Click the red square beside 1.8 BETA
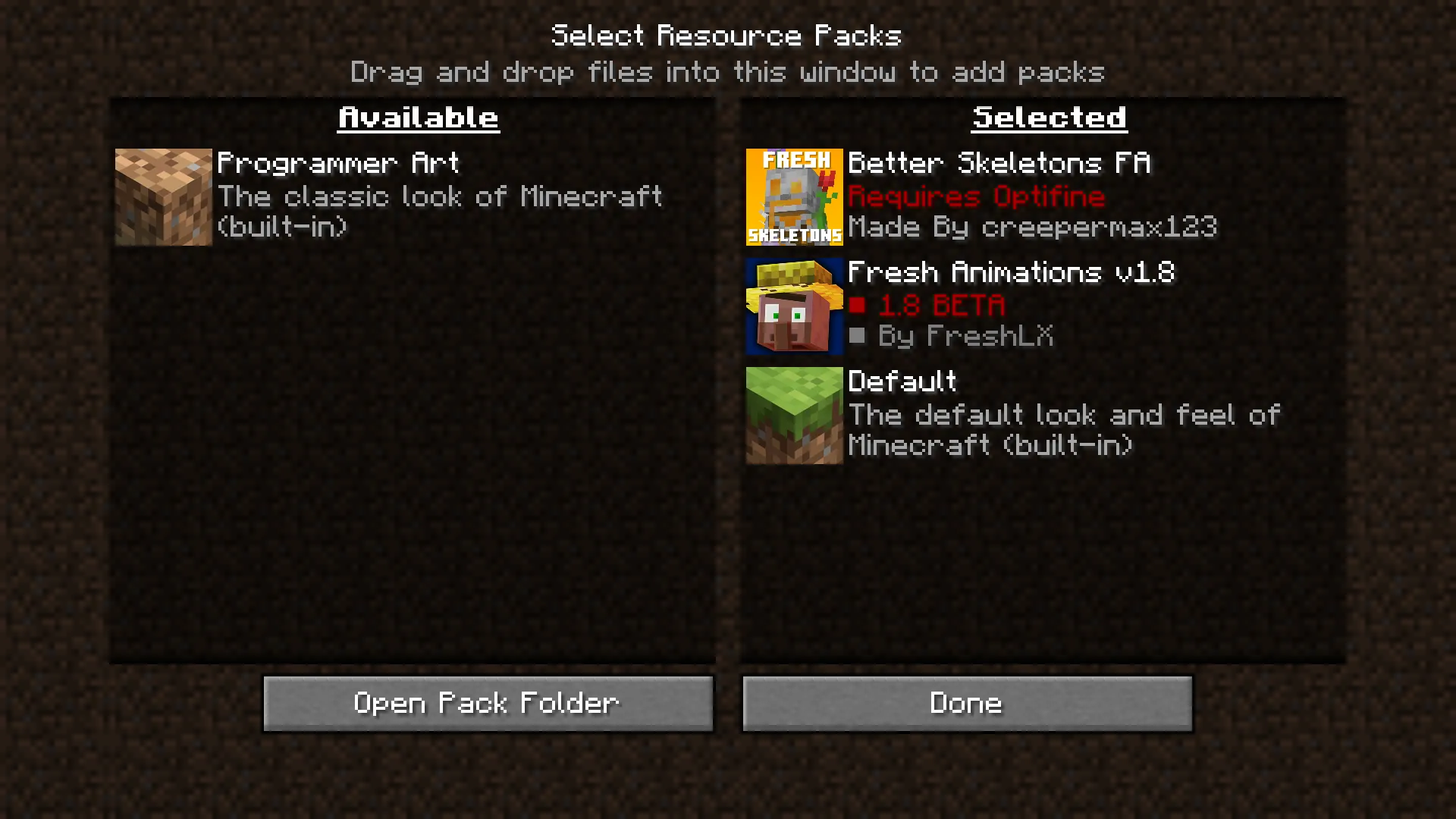This screenshot has width=1456, height=819. click(x=857, y=305)
